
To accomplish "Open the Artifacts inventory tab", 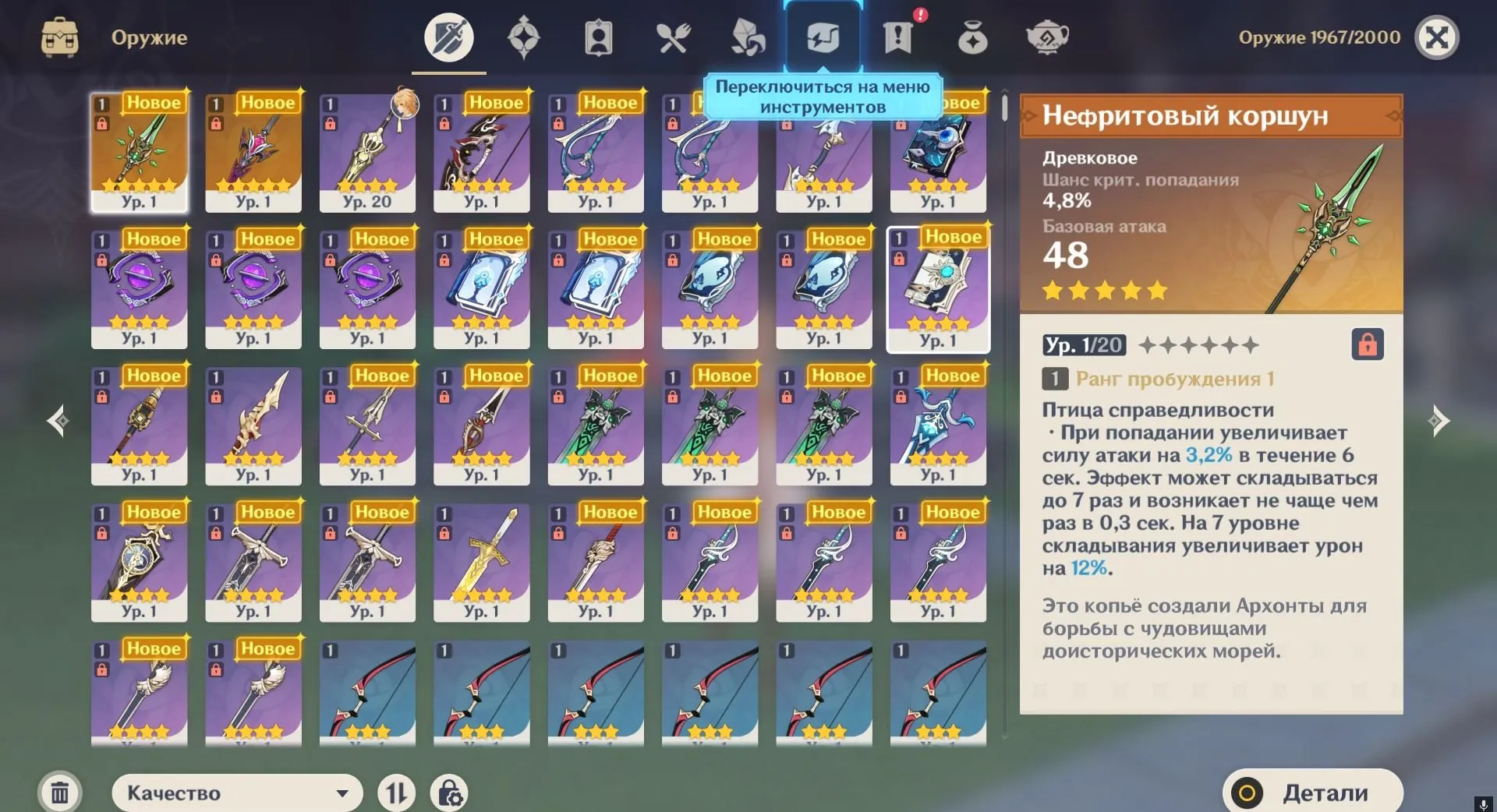I will [524, 35].
